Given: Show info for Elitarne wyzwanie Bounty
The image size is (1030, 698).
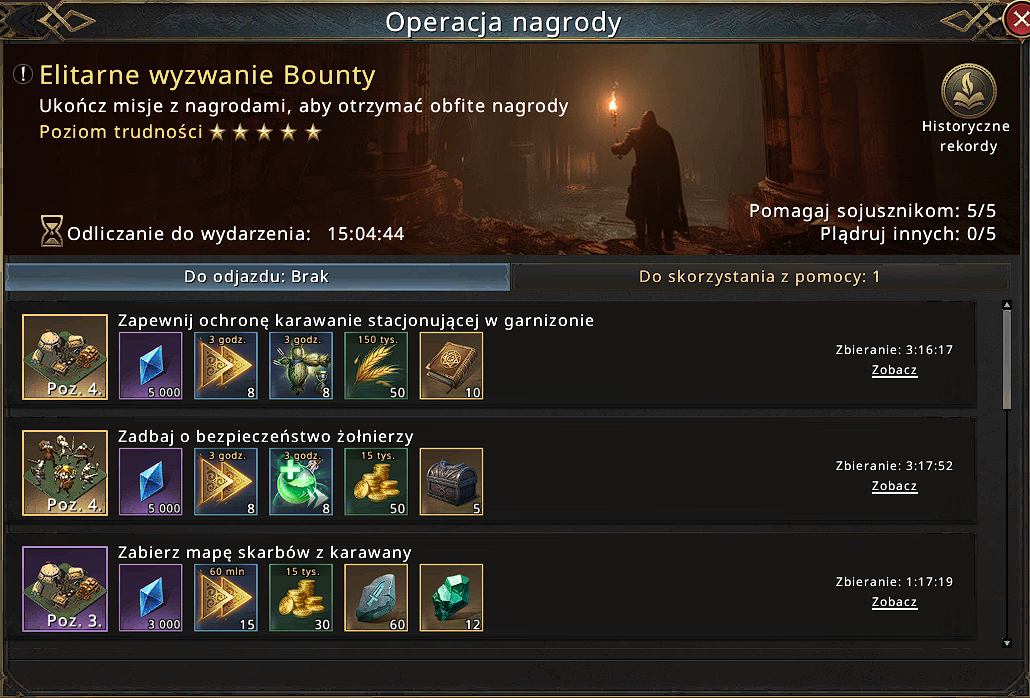Looking at the screenshot, I should 23,75.
